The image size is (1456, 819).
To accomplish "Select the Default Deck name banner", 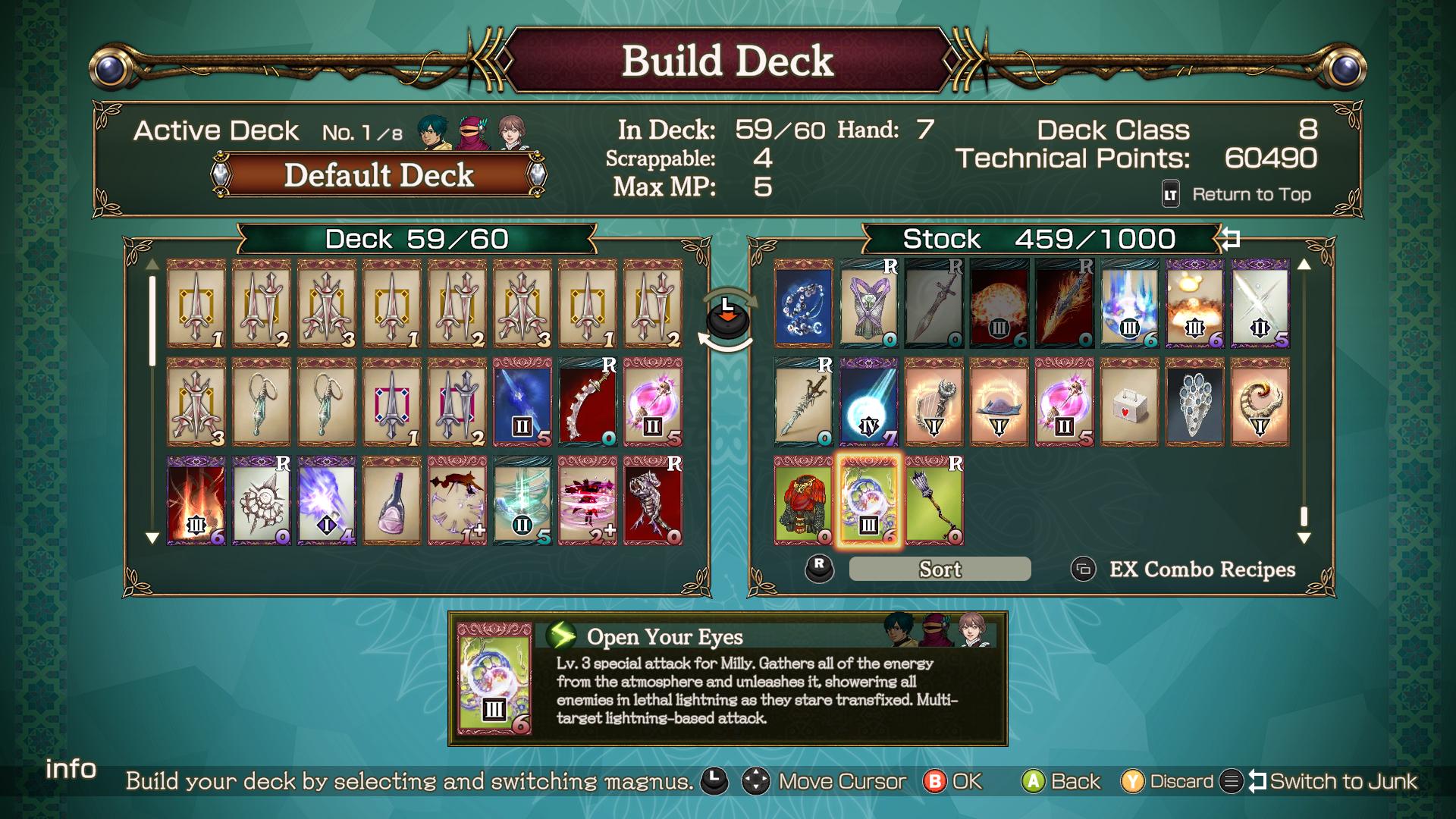I will 378,175.
